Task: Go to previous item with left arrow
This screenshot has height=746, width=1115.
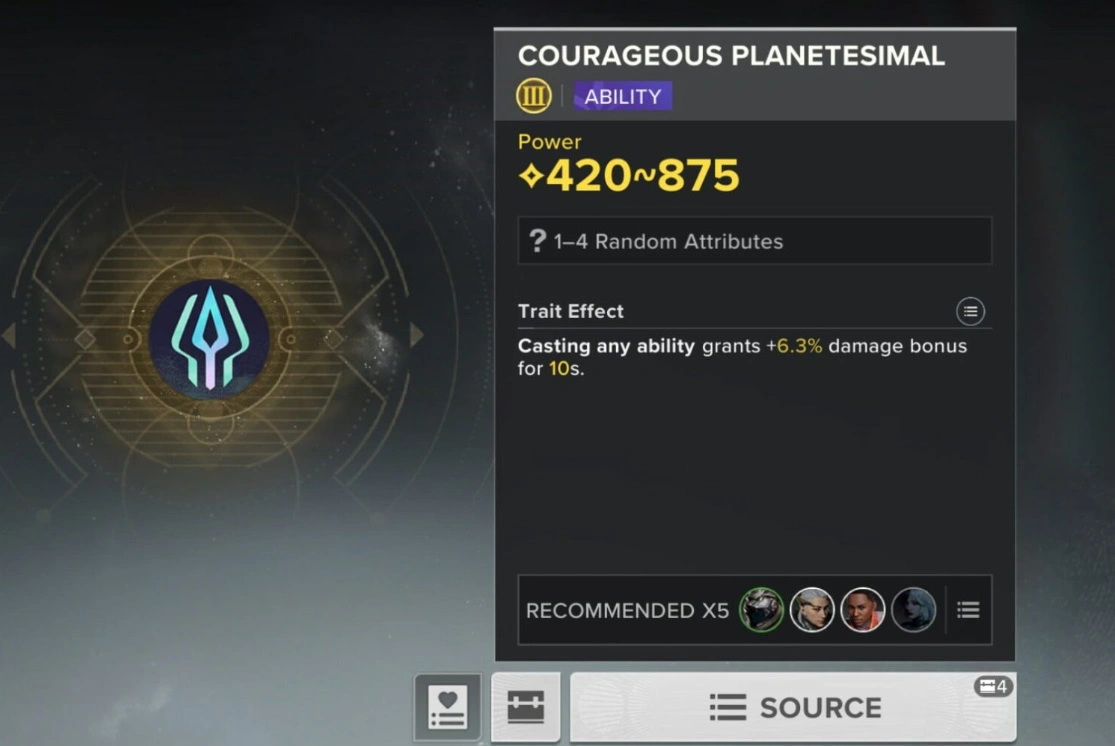Action: (x=9, y=336)
